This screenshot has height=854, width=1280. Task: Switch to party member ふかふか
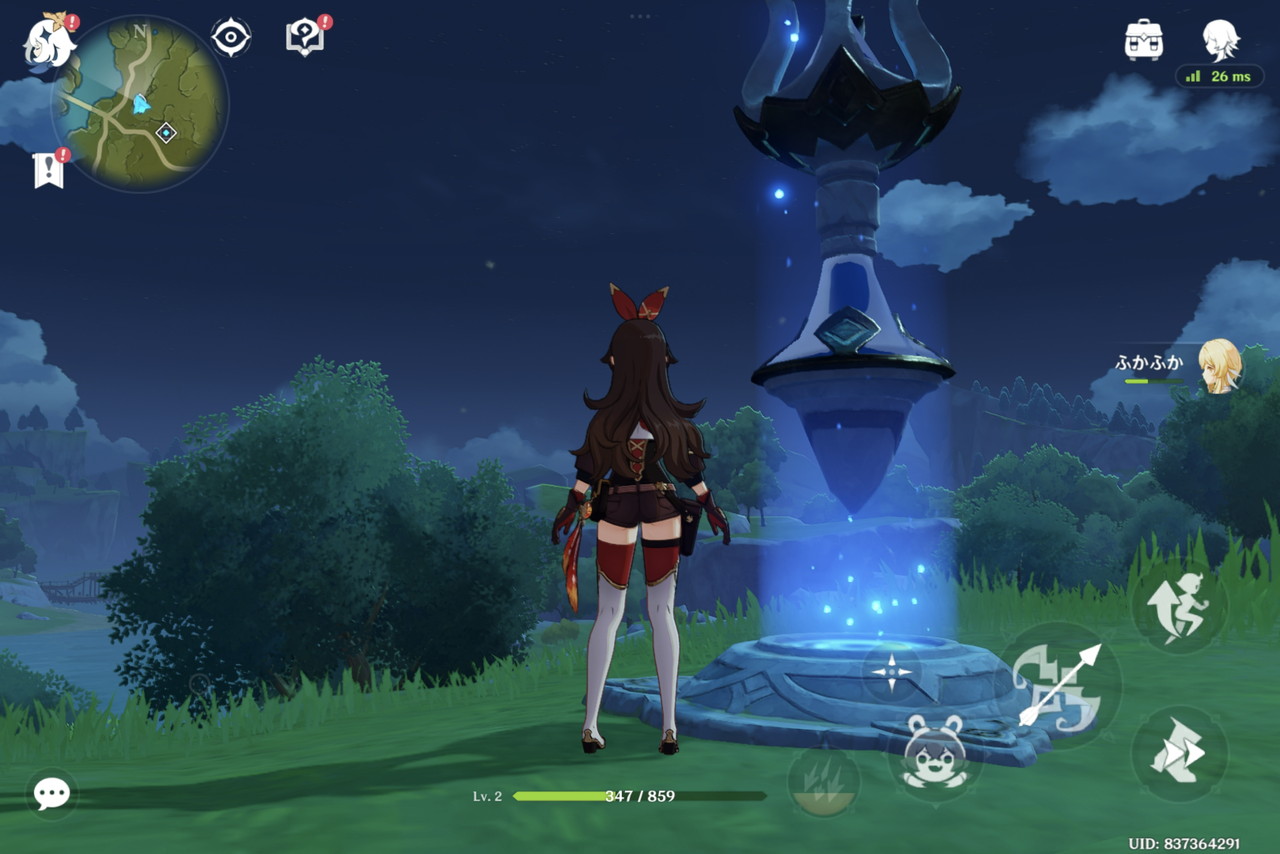pos(1219,366)
